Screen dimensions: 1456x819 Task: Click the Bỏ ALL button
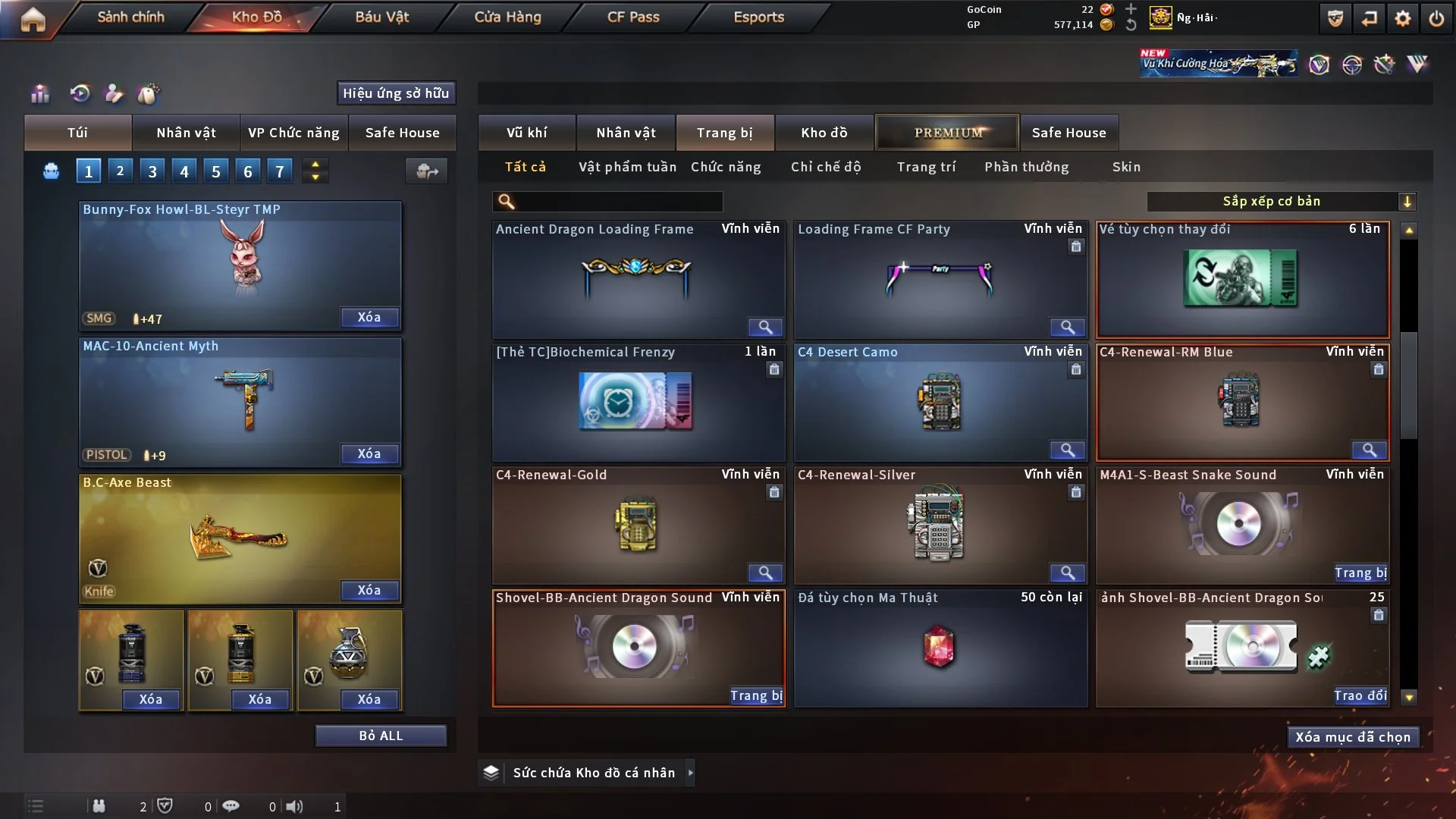click(x=381, y=736)
